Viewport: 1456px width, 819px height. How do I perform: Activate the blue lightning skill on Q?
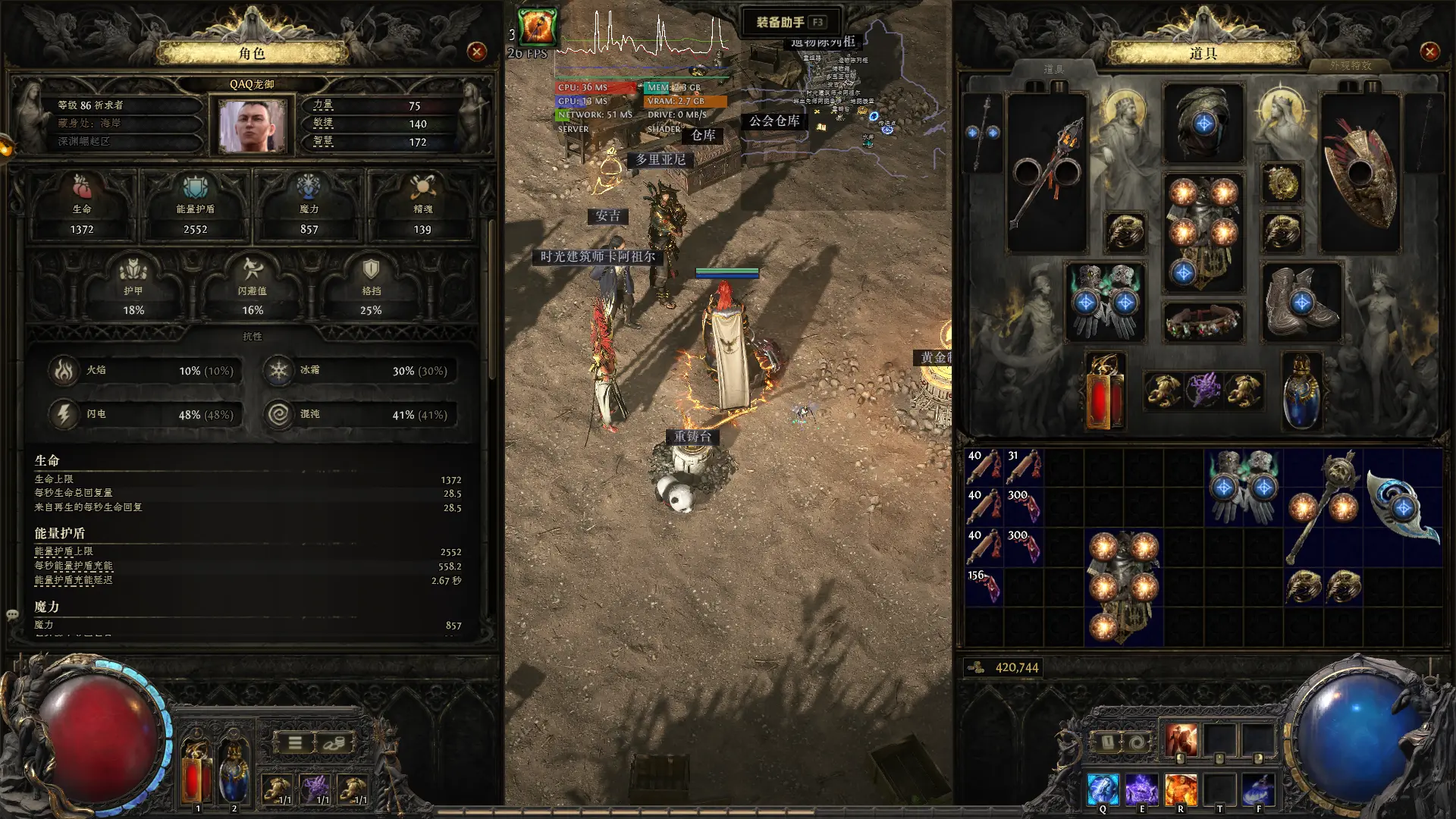(1102, 789)
